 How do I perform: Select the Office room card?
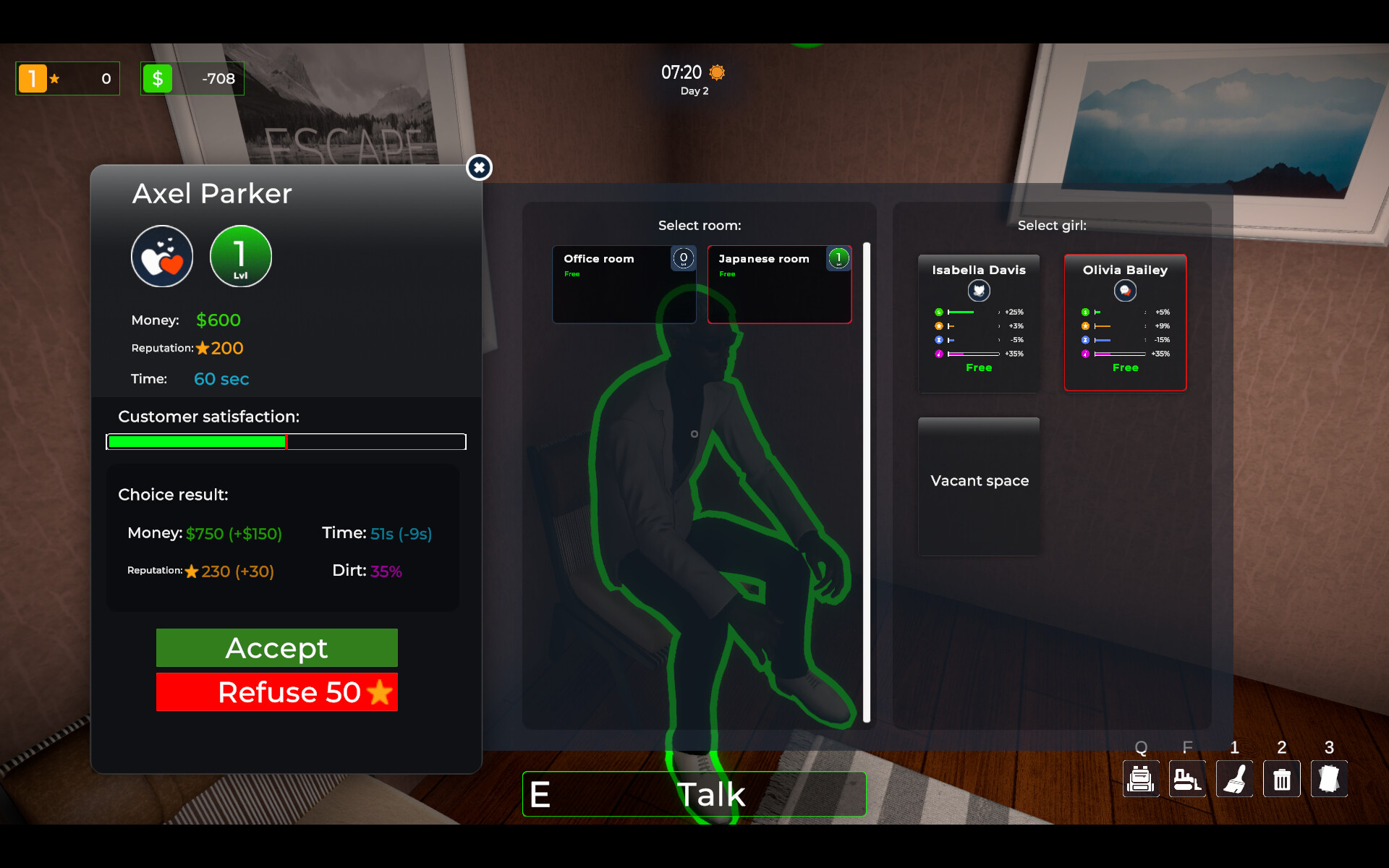tap(624, 284)
